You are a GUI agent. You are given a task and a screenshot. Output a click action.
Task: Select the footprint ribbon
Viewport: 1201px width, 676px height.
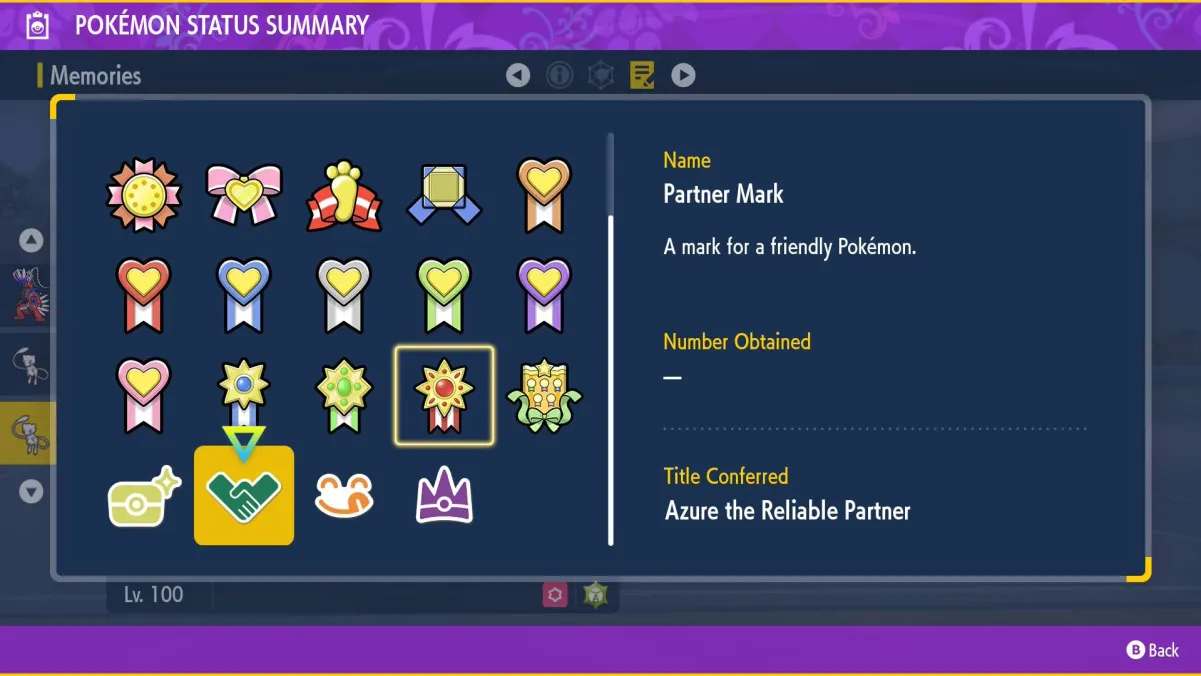click(x=344, y=195)
